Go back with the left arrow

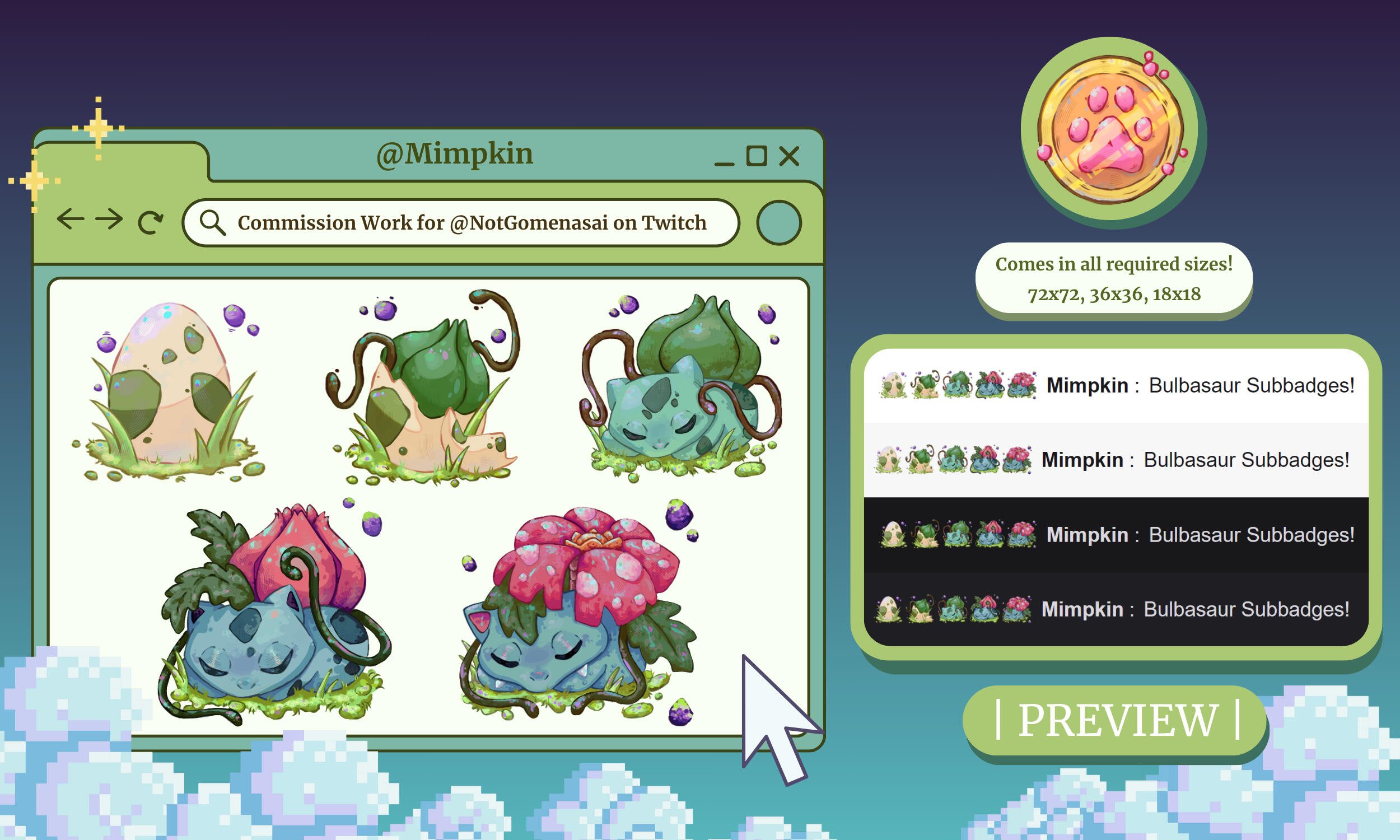(x=71, y=218)
